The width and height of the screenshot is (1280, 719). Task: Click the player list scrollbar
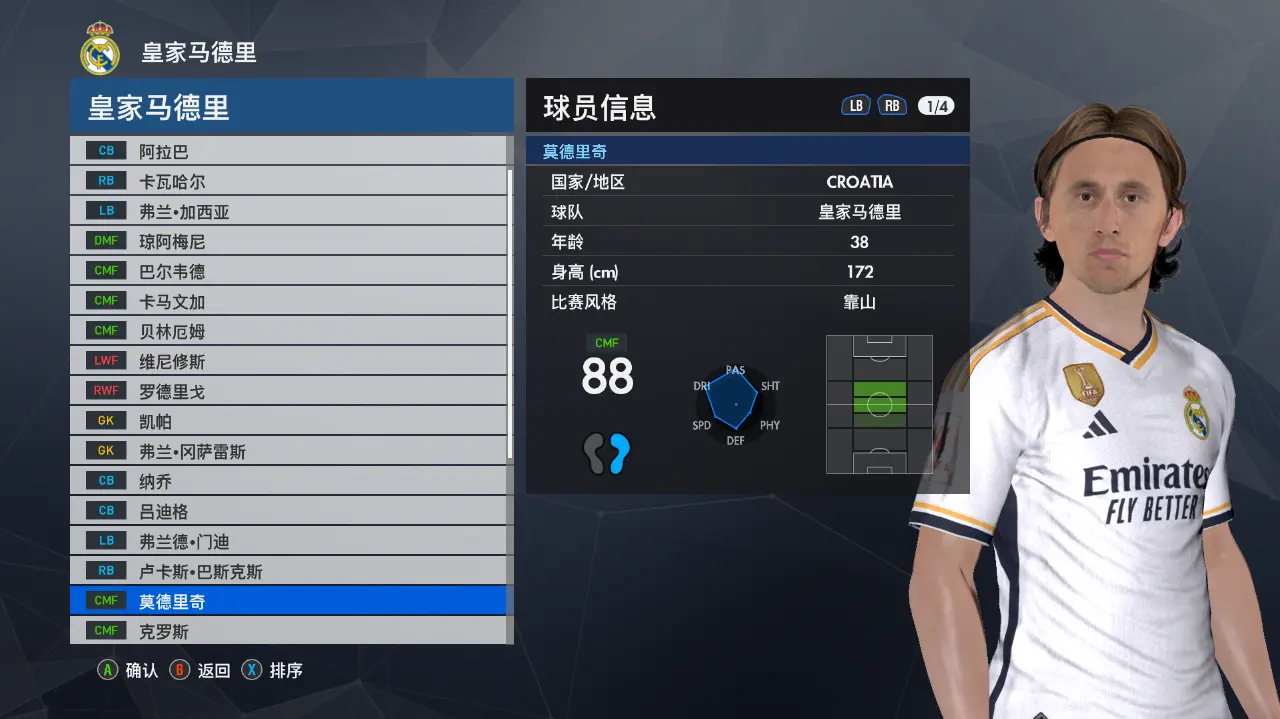pos(511,310)
